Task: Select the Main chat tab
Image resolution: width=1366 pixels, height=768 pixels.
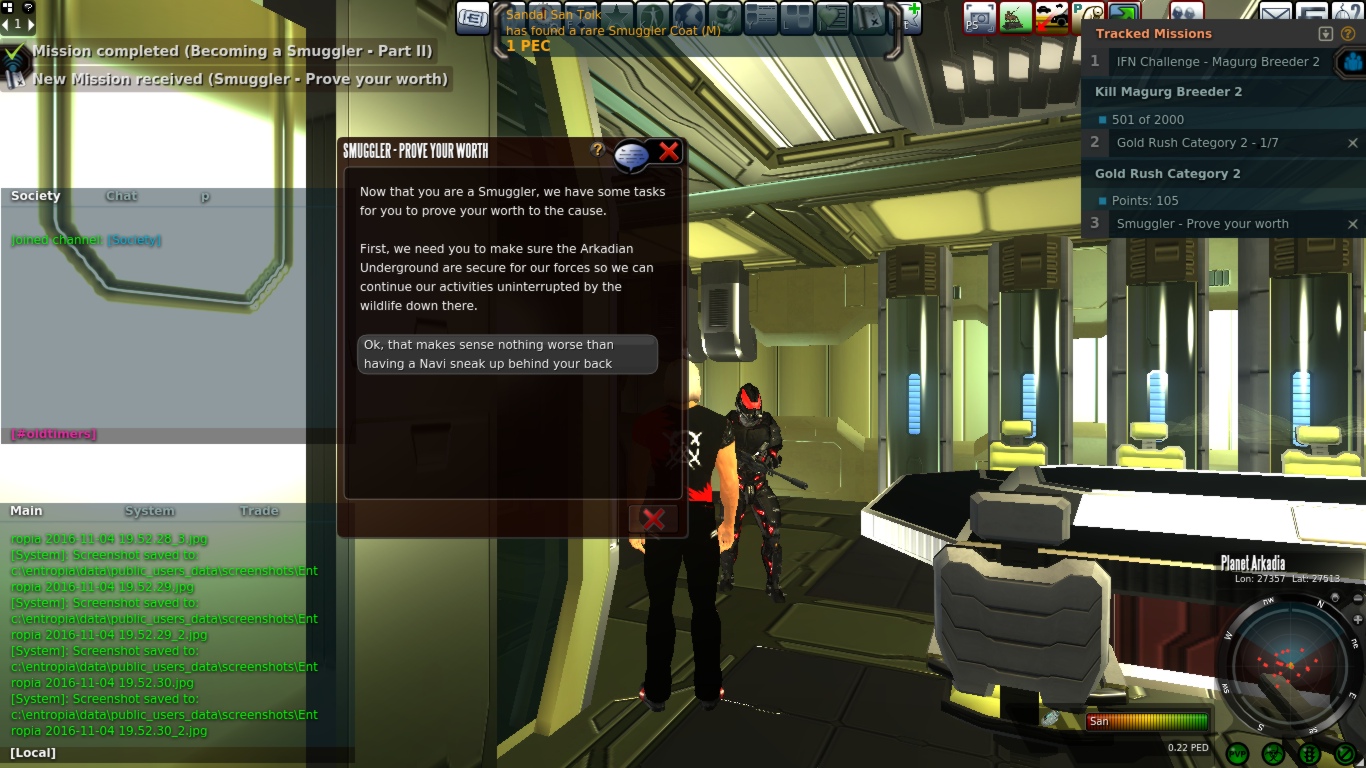Action: (x=27, y=511)
